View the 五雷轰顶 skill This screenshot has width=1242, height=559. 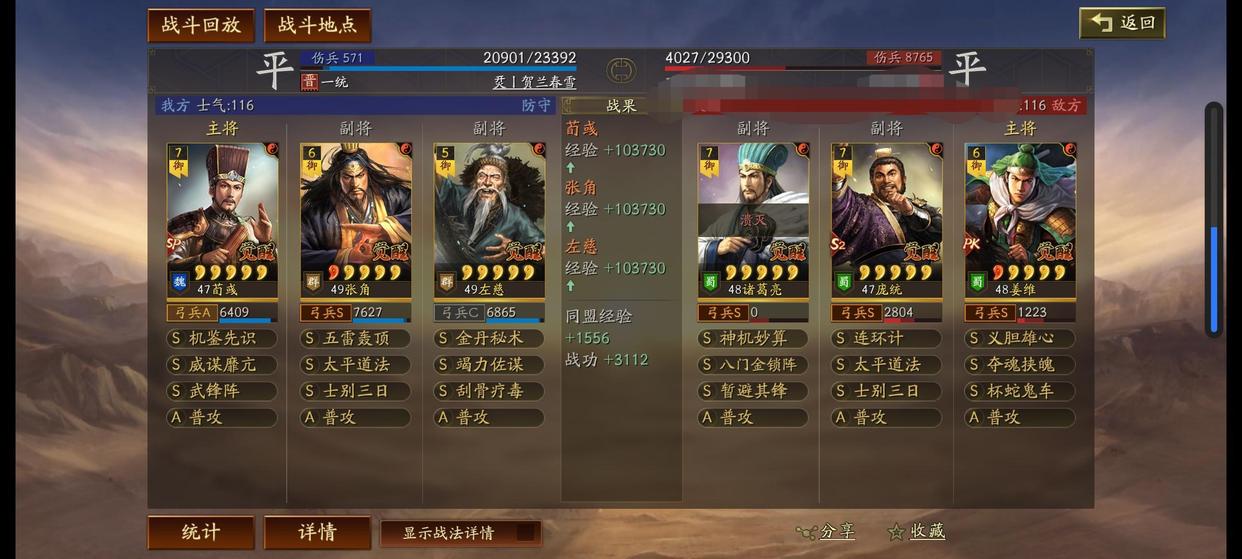click(x=356, y=339)
